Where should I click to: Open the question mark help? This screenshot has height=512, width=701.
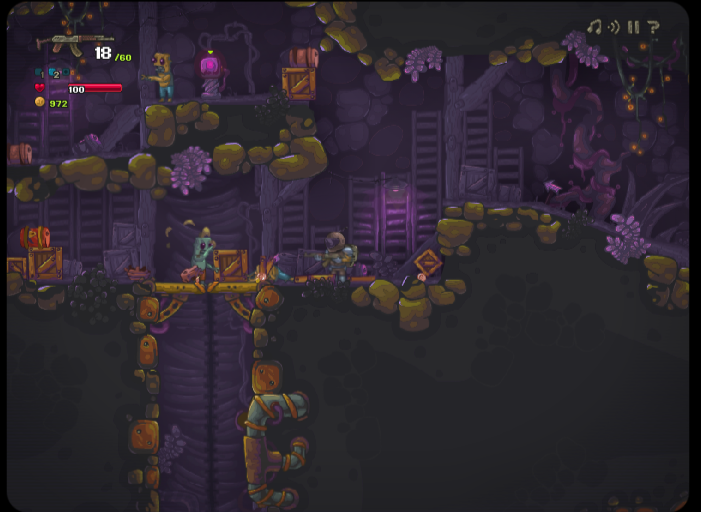pyautogui.click(x=653, y=27)
